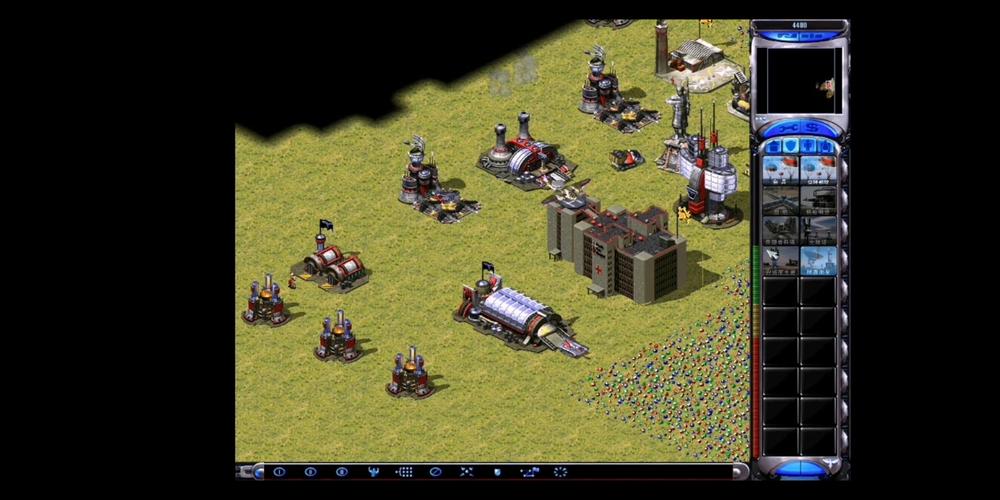The height and width of the screenshot is (500, 1000).
Task: Click the radar minimap display
Action: tap(798, 80)
